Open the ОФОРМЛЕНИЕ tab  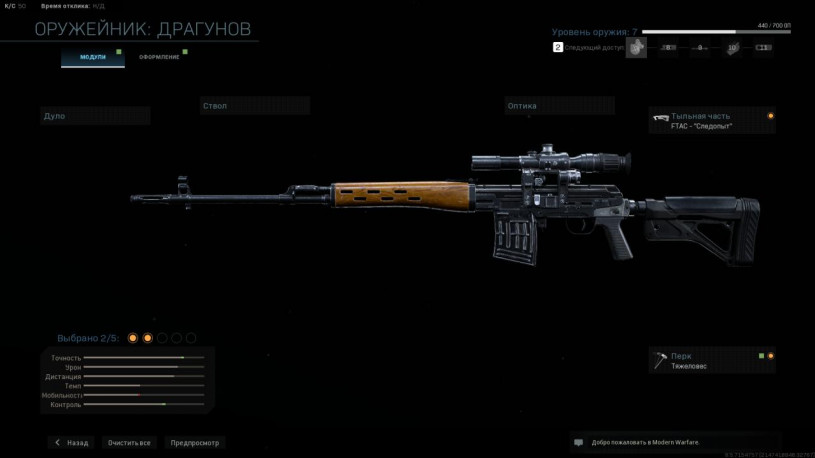tap(159, 57)
